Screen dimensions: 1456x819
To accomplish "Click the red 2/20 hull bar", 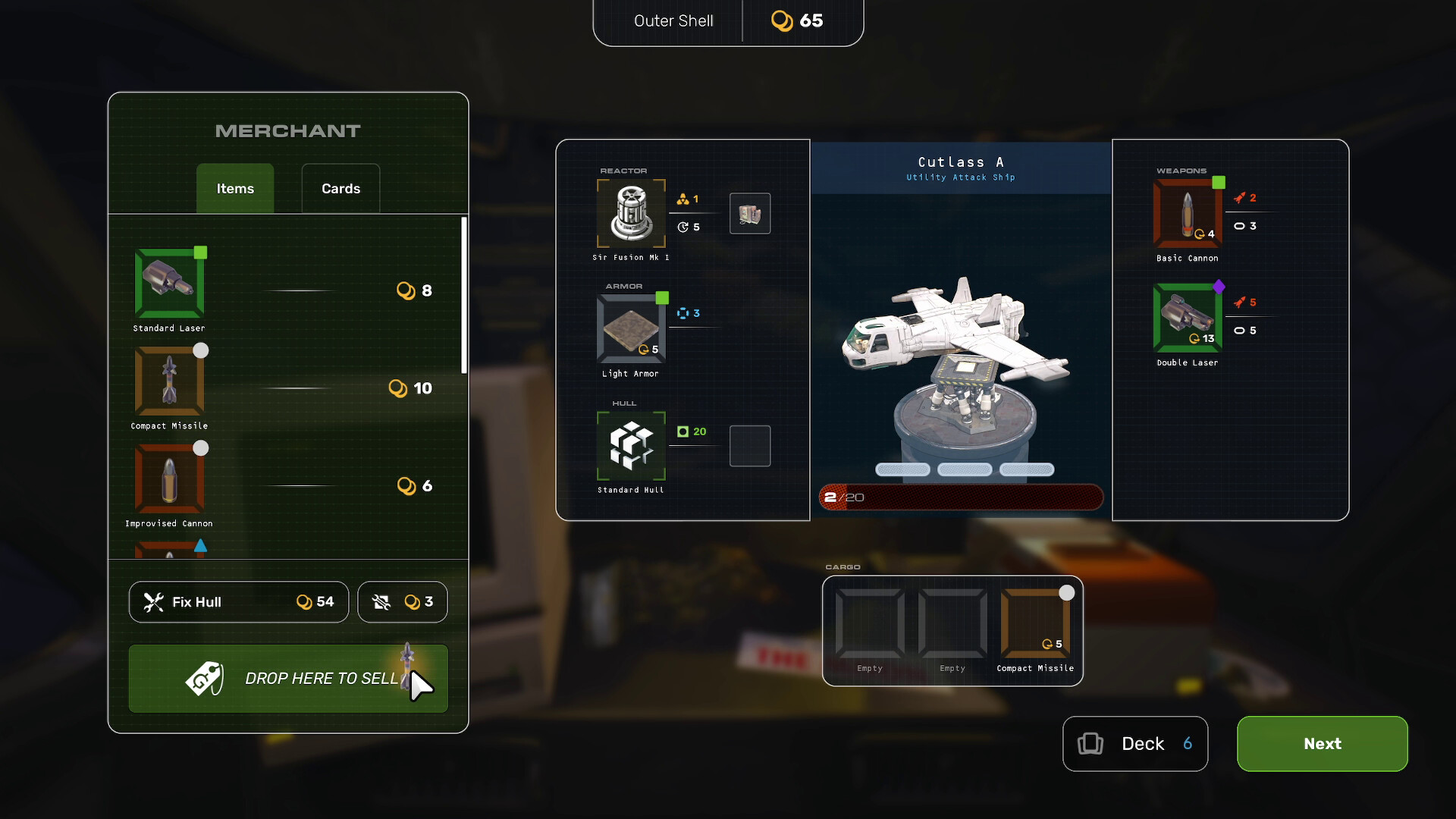I will click(x=959, y=497).
